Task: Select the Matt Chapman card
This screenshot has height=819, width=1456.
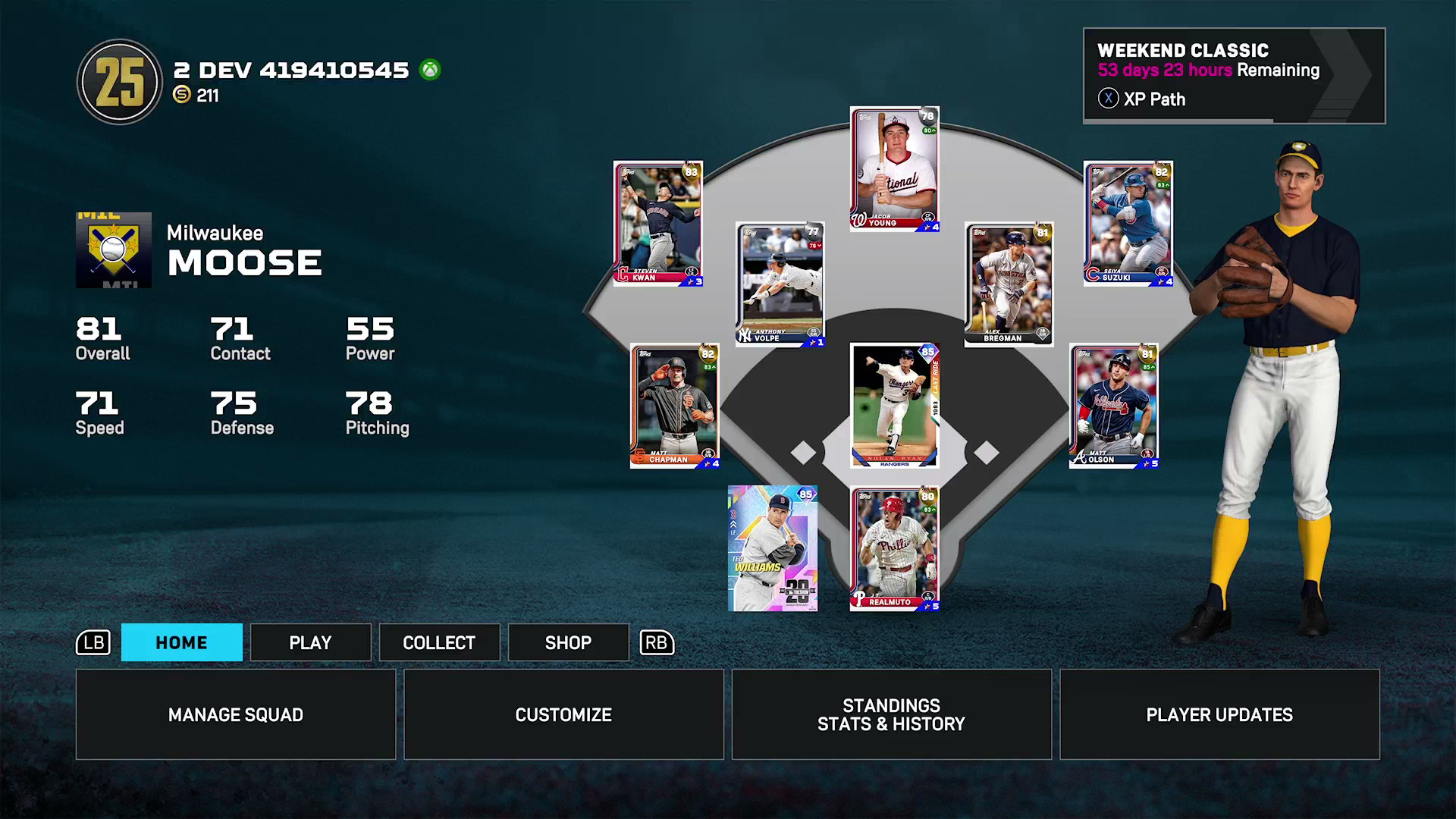Action: 675,406
